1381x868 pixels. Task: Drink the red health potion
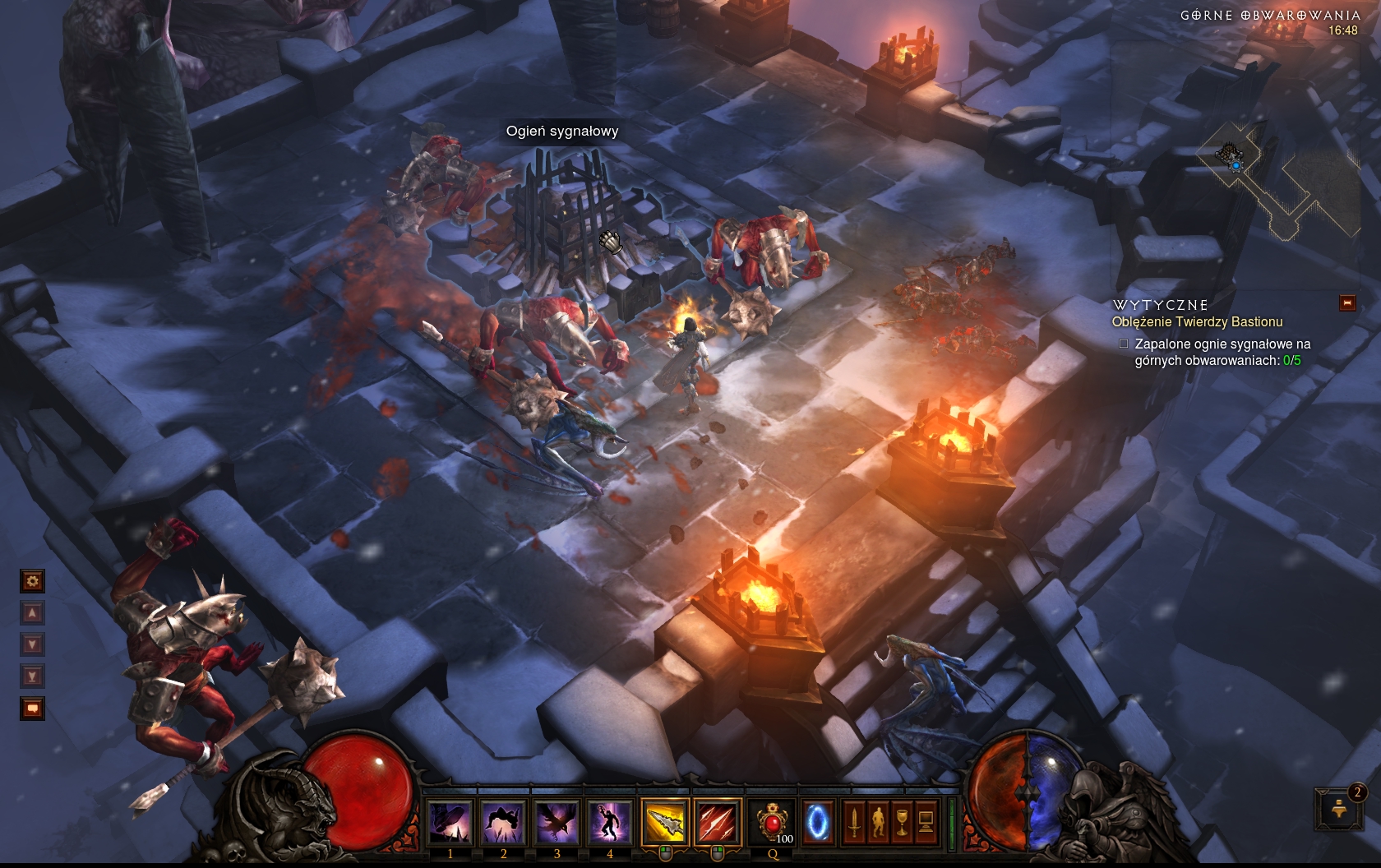pos(772,821)
